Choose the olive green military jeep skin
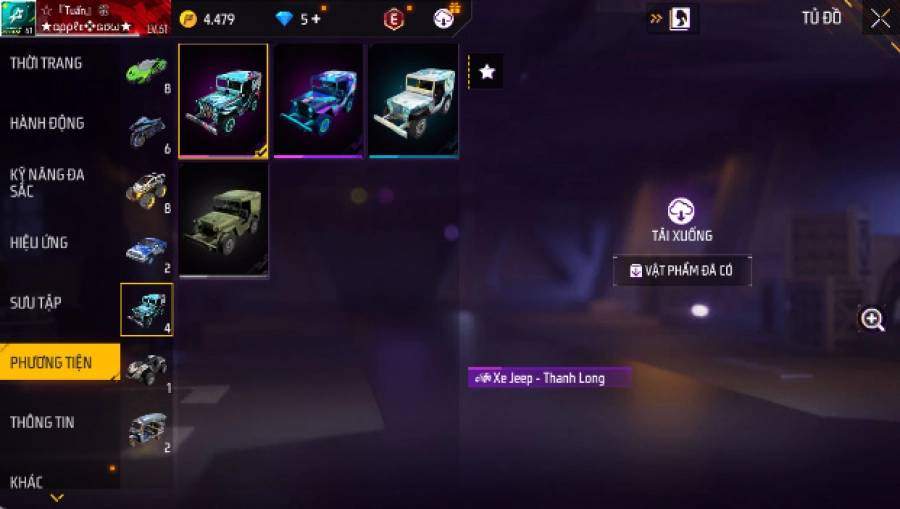Image resolution: width=900 pixels, height=509 pixels. [x=223, y=219]
